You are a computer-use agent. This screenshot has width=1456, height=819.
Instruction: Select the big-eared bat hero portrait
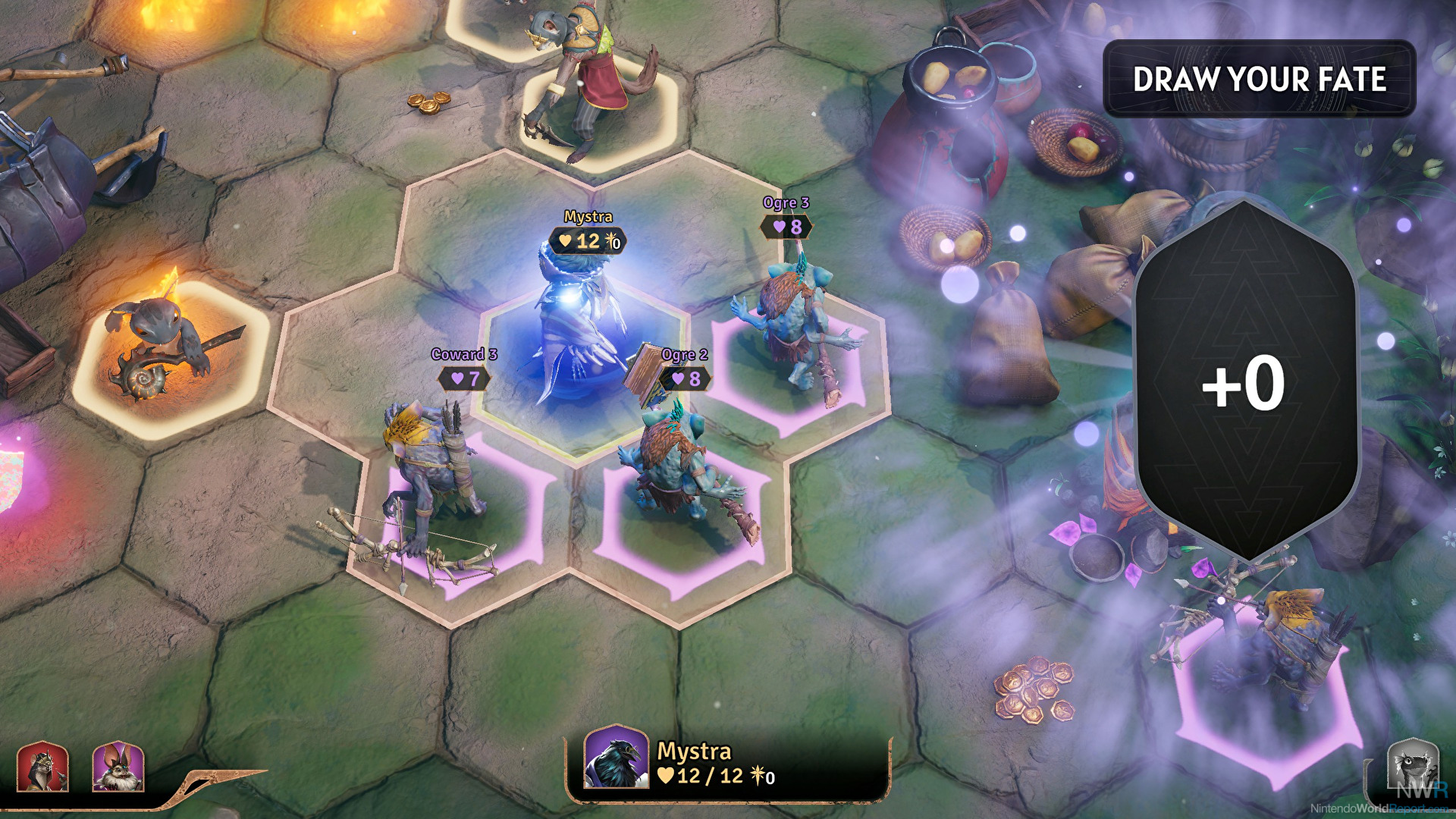[x=118, y=767]
